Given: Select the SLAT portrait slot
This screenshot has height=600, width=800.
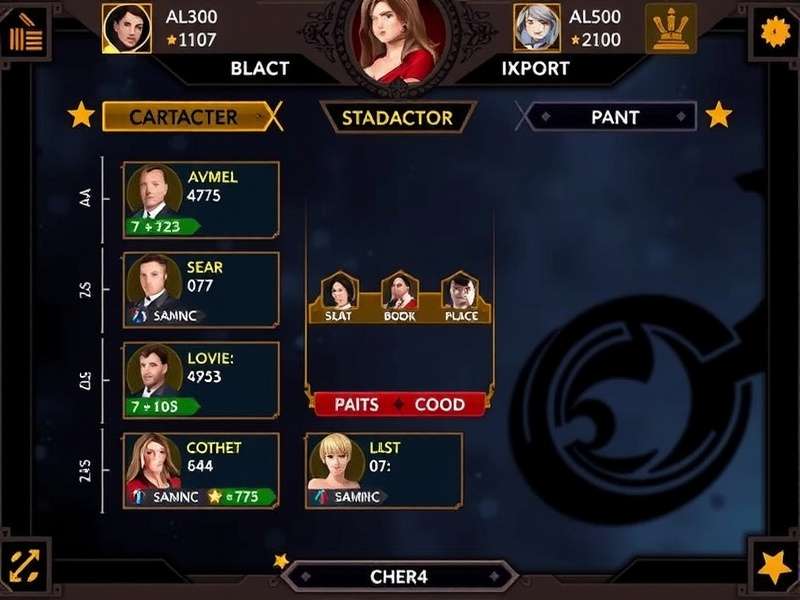Looking at the screenshot, I should point(339,297).
